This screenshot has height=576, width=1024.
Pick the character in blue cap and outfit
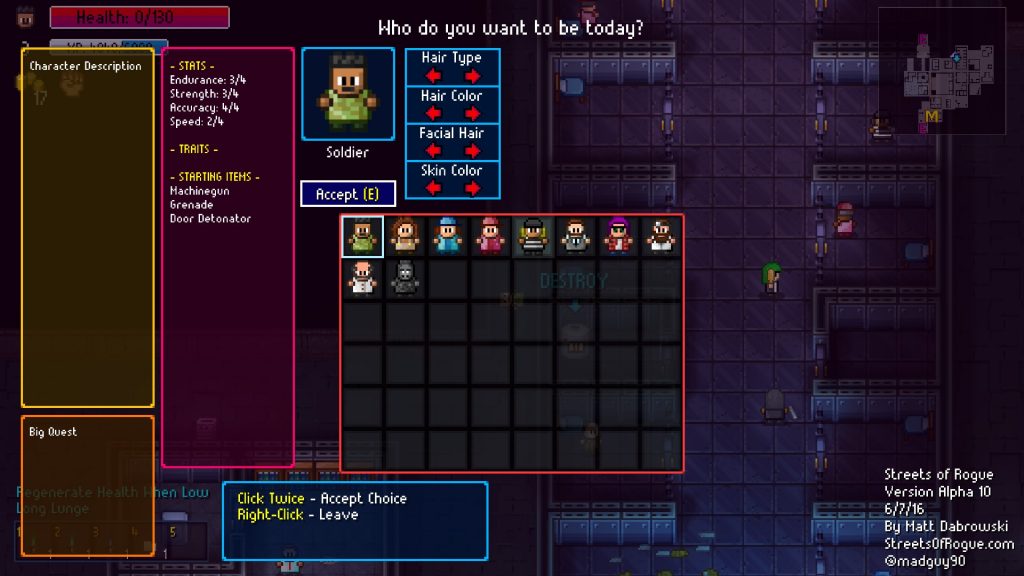point(447,237)
